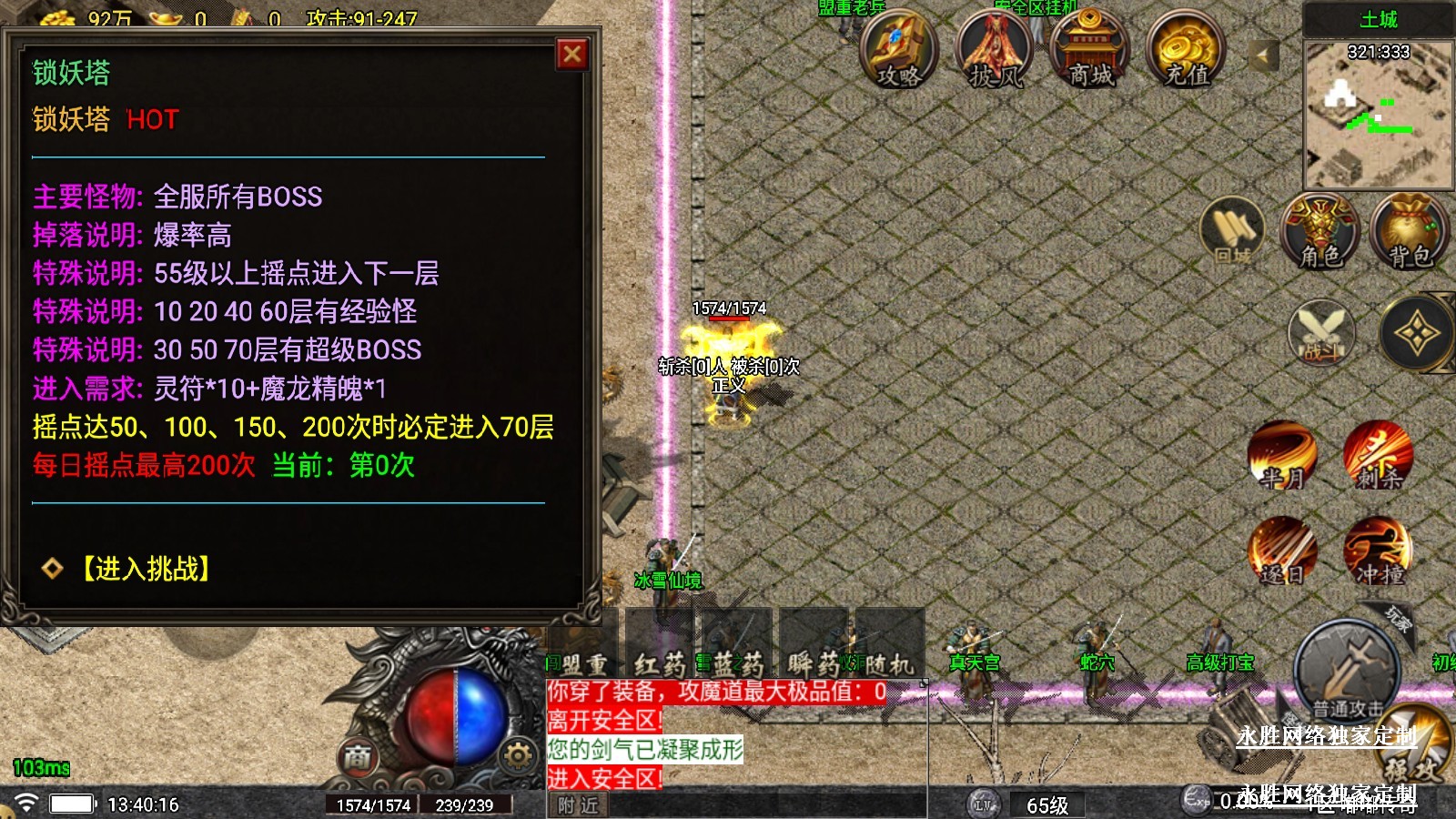
Task: Open the 附近 nearby chat channel
Action: click(579, 805)
